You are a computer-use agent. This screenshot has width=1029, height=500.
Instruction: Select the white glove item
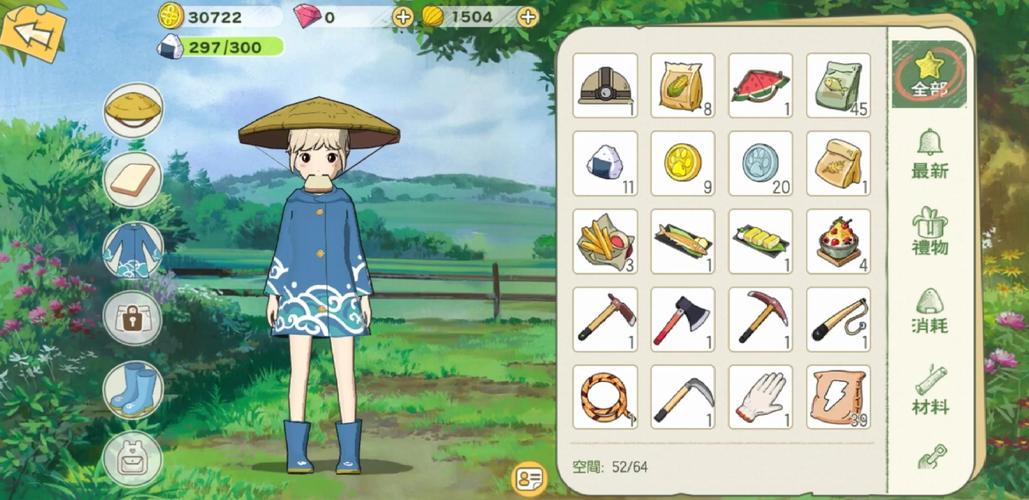(x=760, y=397)
